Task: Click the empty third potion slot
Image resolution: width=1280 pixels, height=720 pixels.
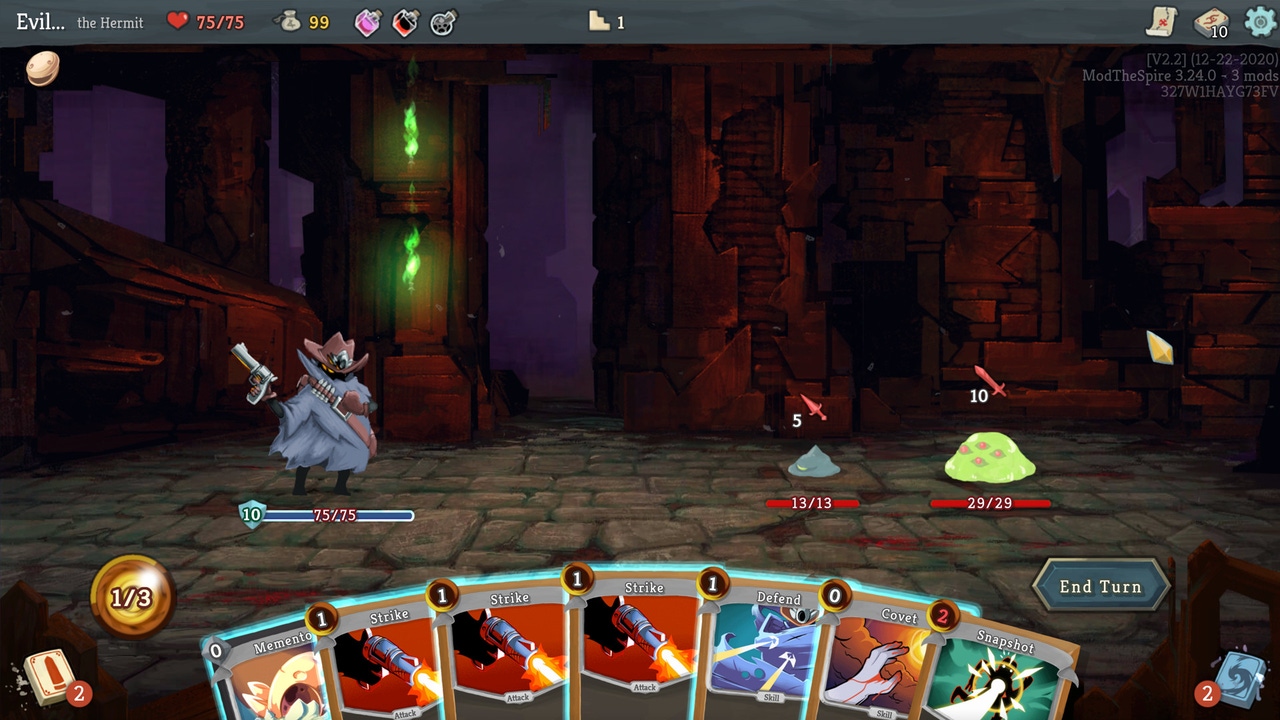Action: pos(441,23)
